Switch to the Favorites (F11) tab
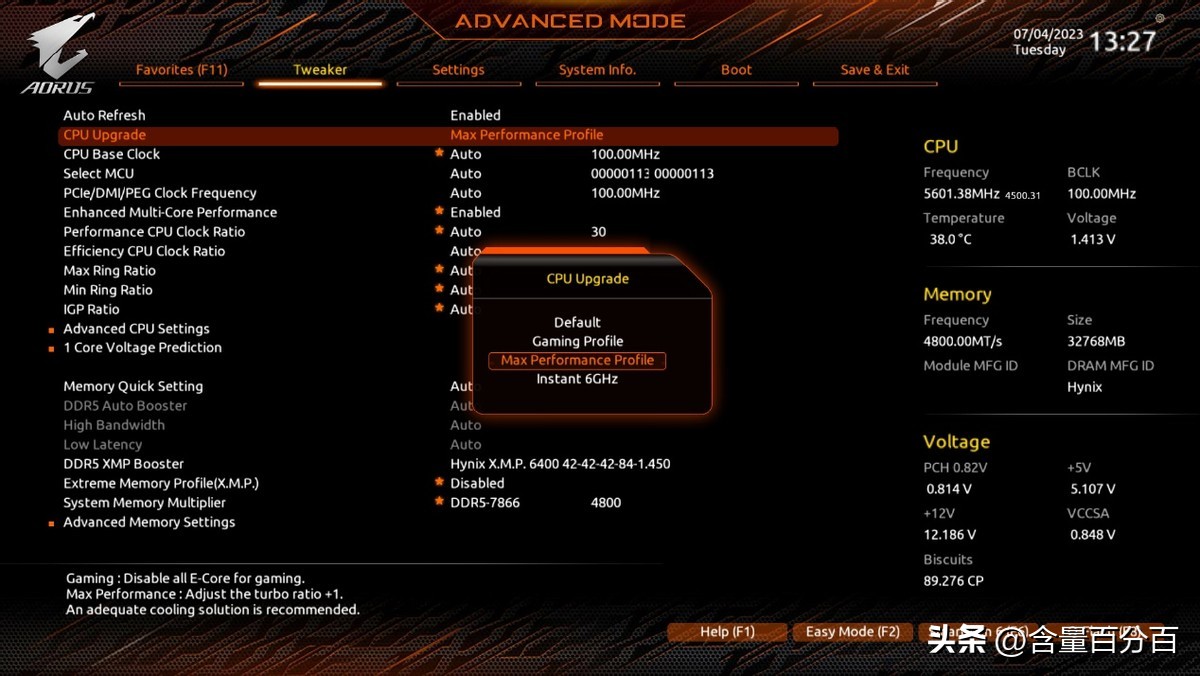 (182, 70)
